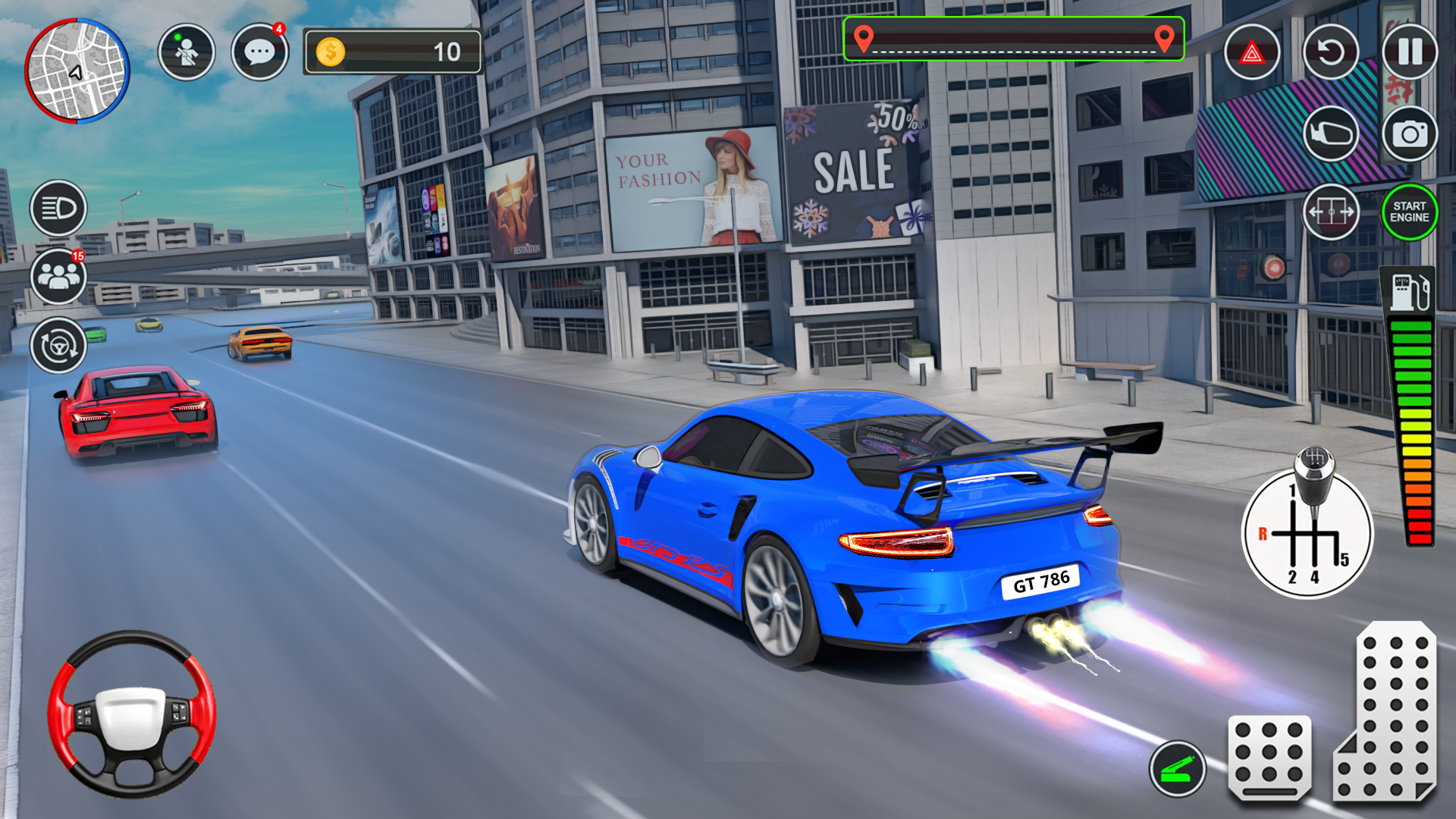Viewport: 1456px width, 819px height.
Task: Turn the steering wheel control
Action: click(132, 714)
